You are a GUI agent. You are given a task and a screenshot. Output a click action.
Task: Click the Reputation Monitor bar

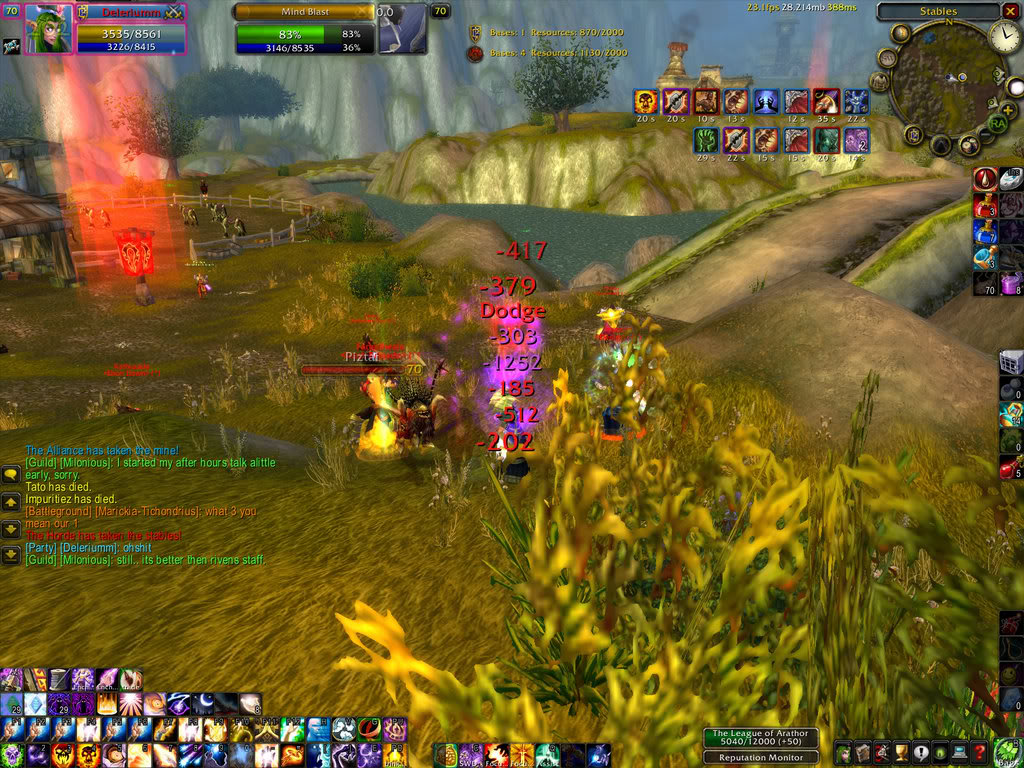pos(762,757)
